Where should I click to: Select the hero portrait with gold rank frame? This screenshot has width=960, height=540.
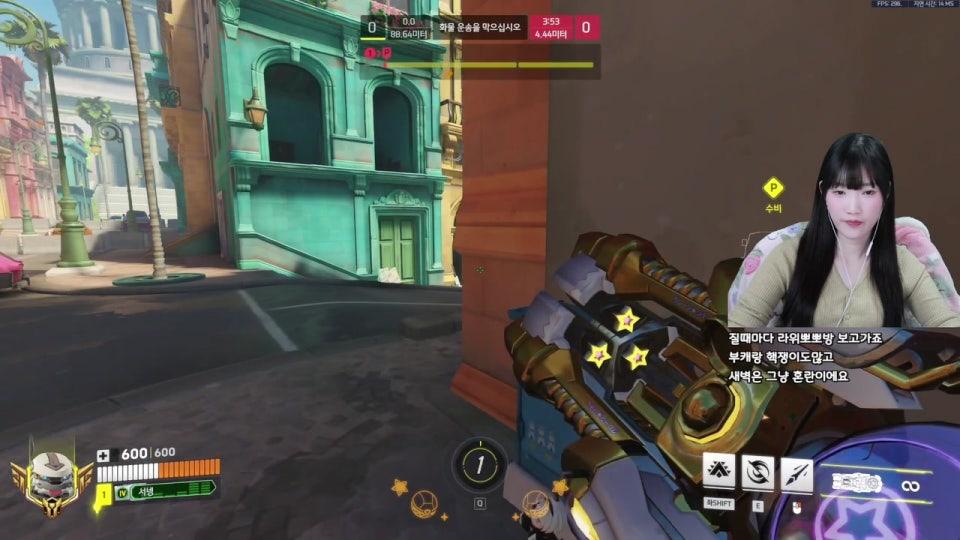(50, 479)
